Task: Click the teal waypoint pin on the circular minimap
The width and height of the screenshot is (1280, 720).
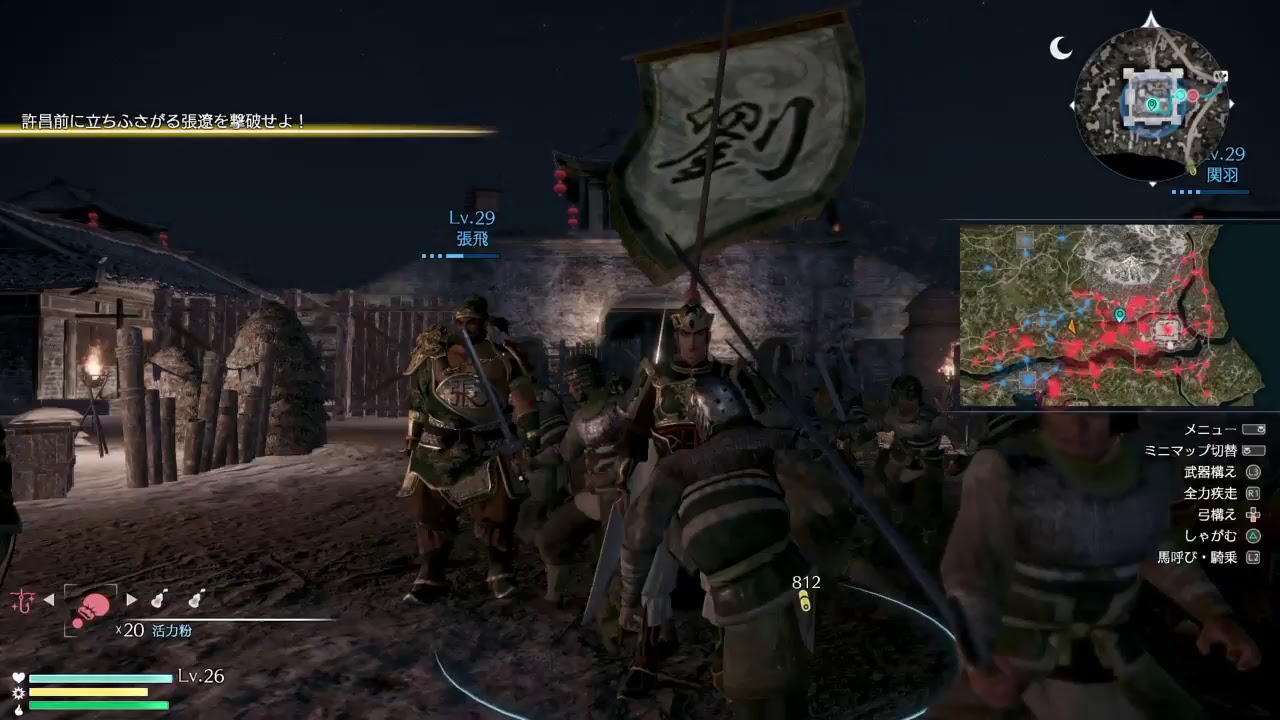Action: 1152,103
